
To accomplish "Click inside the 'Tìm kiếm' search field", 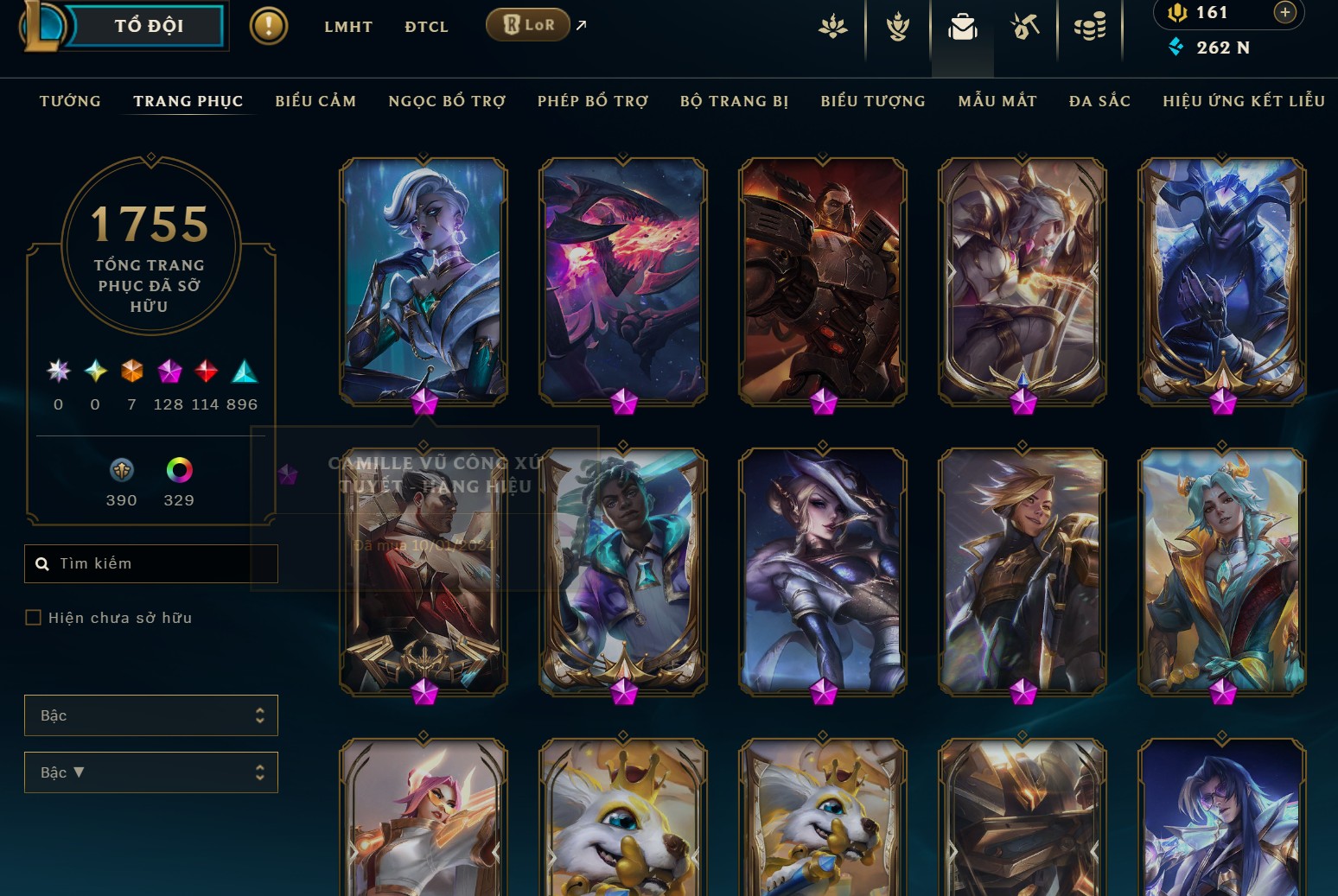I will [x=151, y=563].
